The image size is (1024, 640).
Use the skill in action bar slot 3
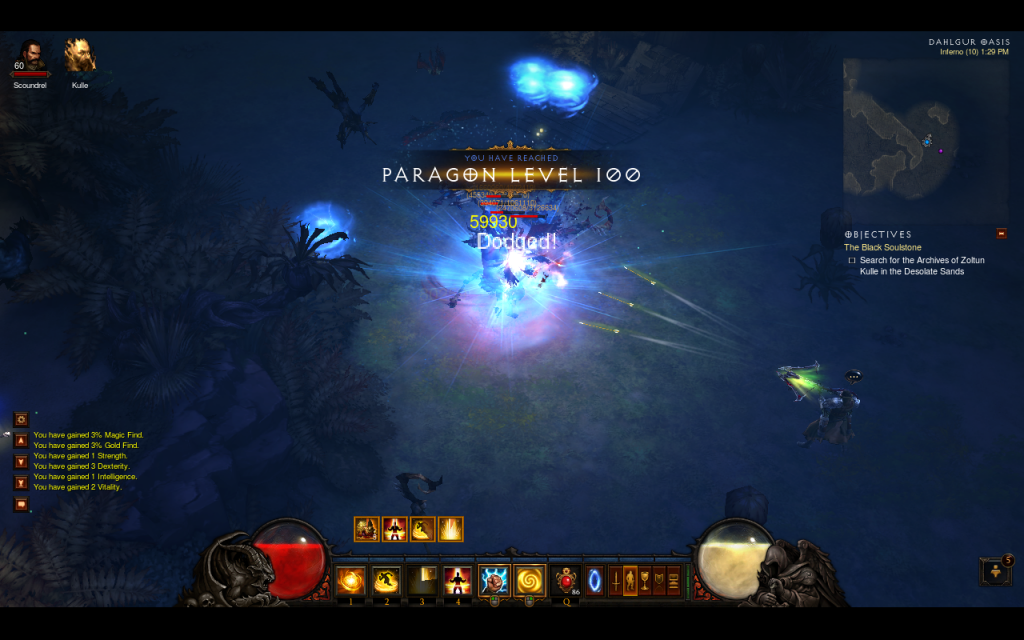point(422,580)
